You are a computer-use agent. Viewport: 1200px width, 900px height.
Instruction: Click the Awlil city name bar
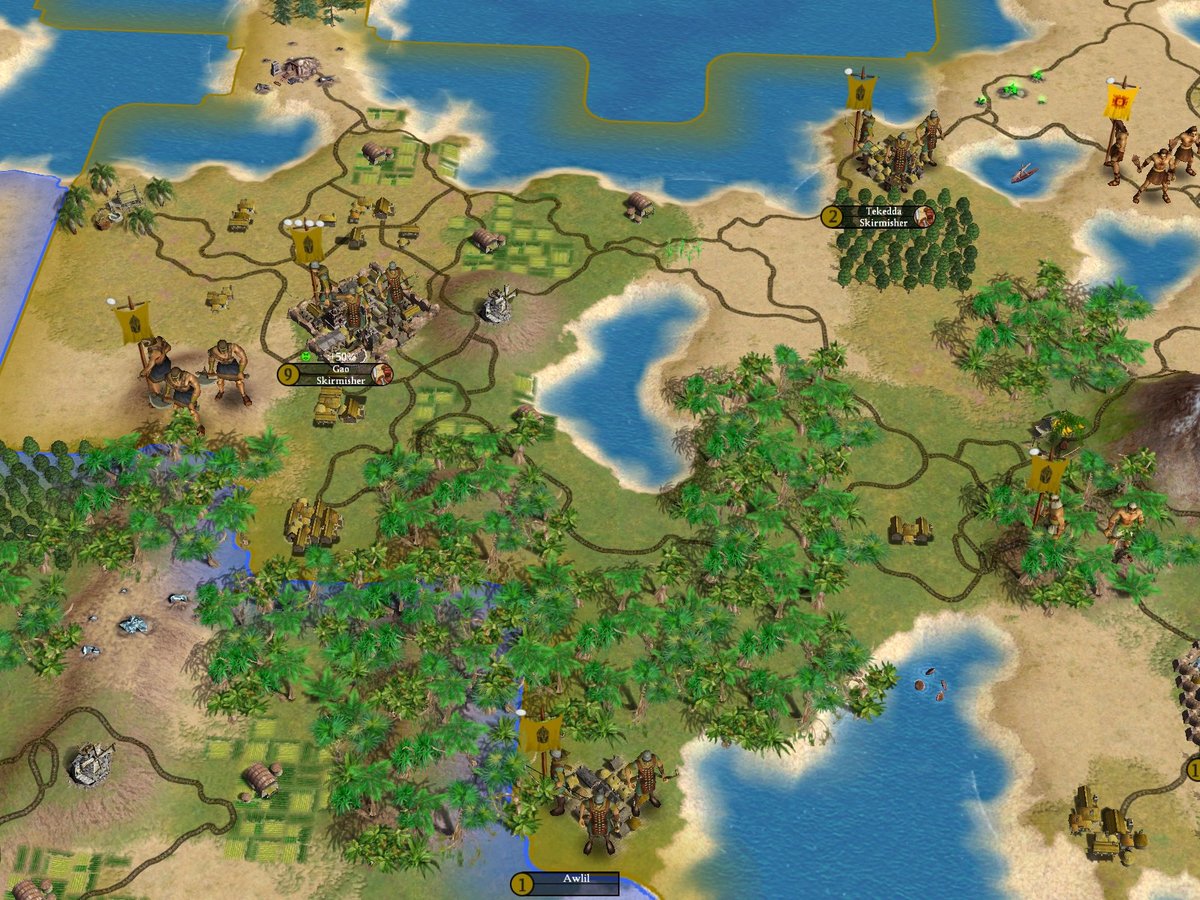[x=572, y=883]
